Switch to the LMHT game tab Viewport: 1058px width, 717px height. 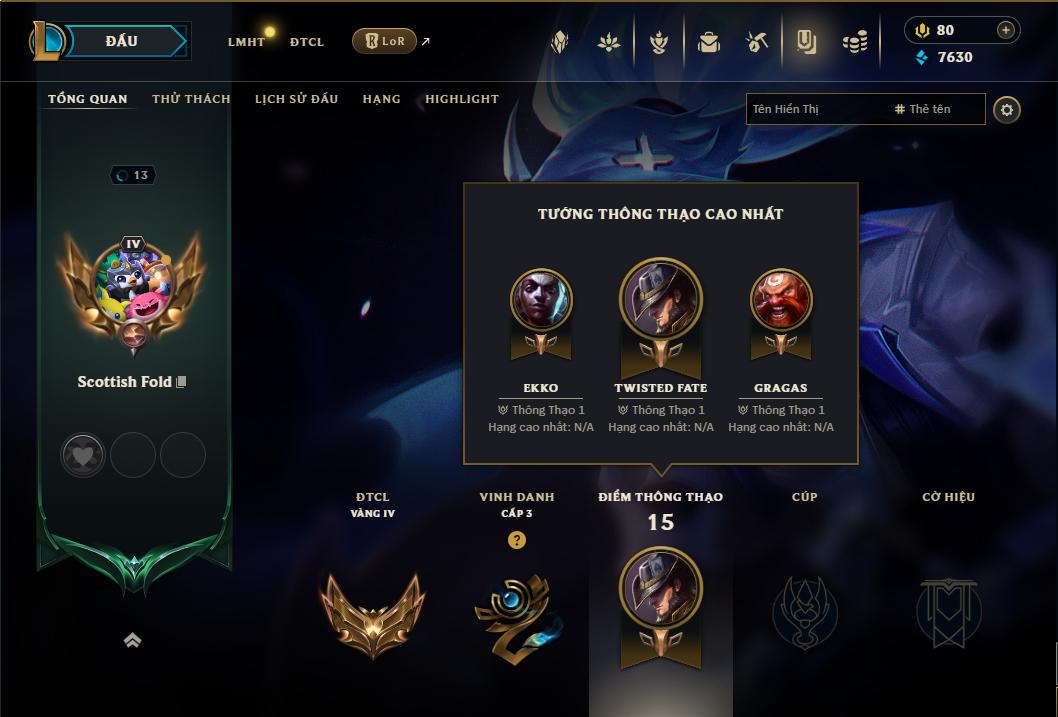coord(246,42)
